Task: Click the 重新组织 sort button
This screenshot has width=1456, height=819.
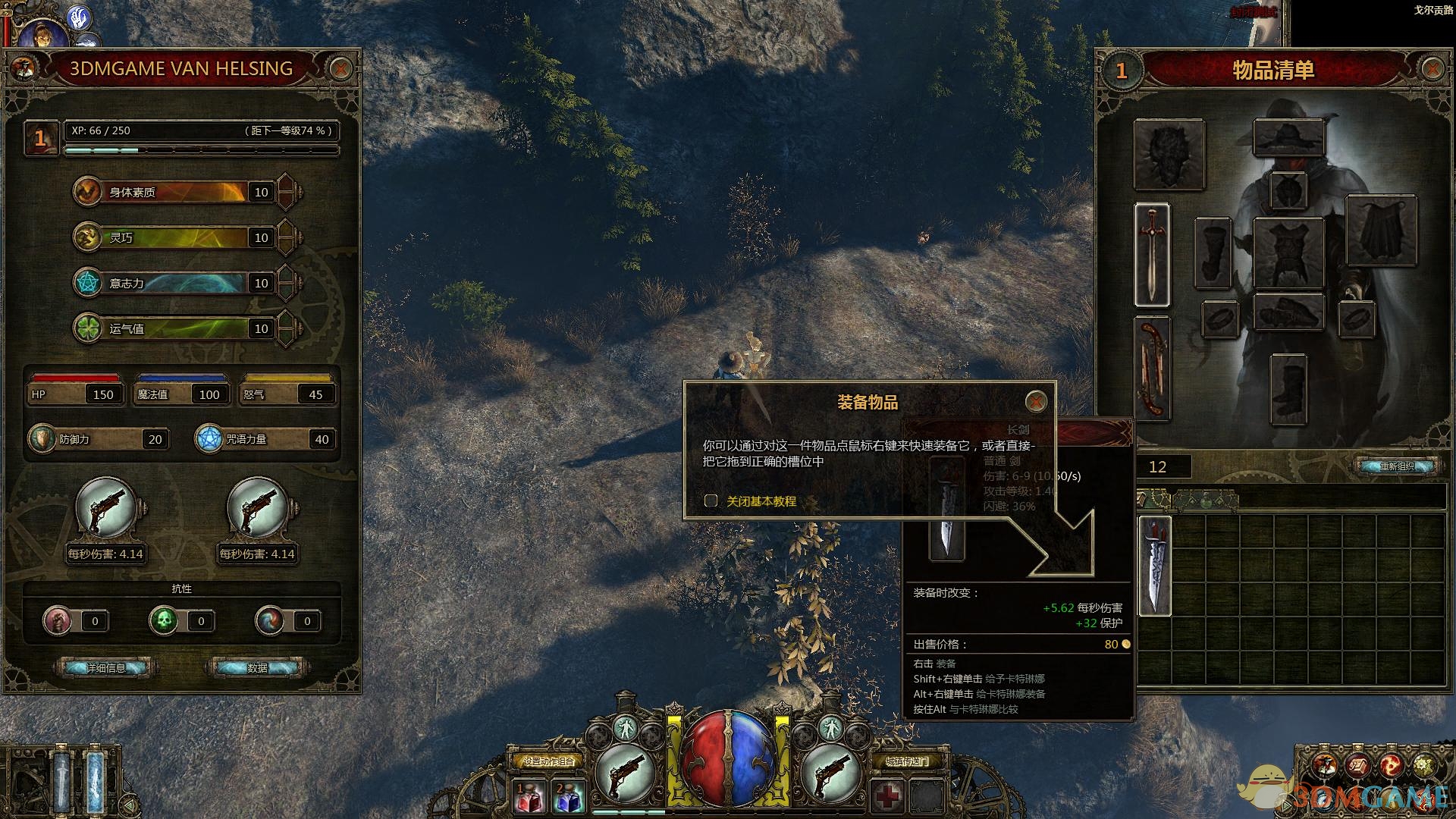Action: 1397,466
